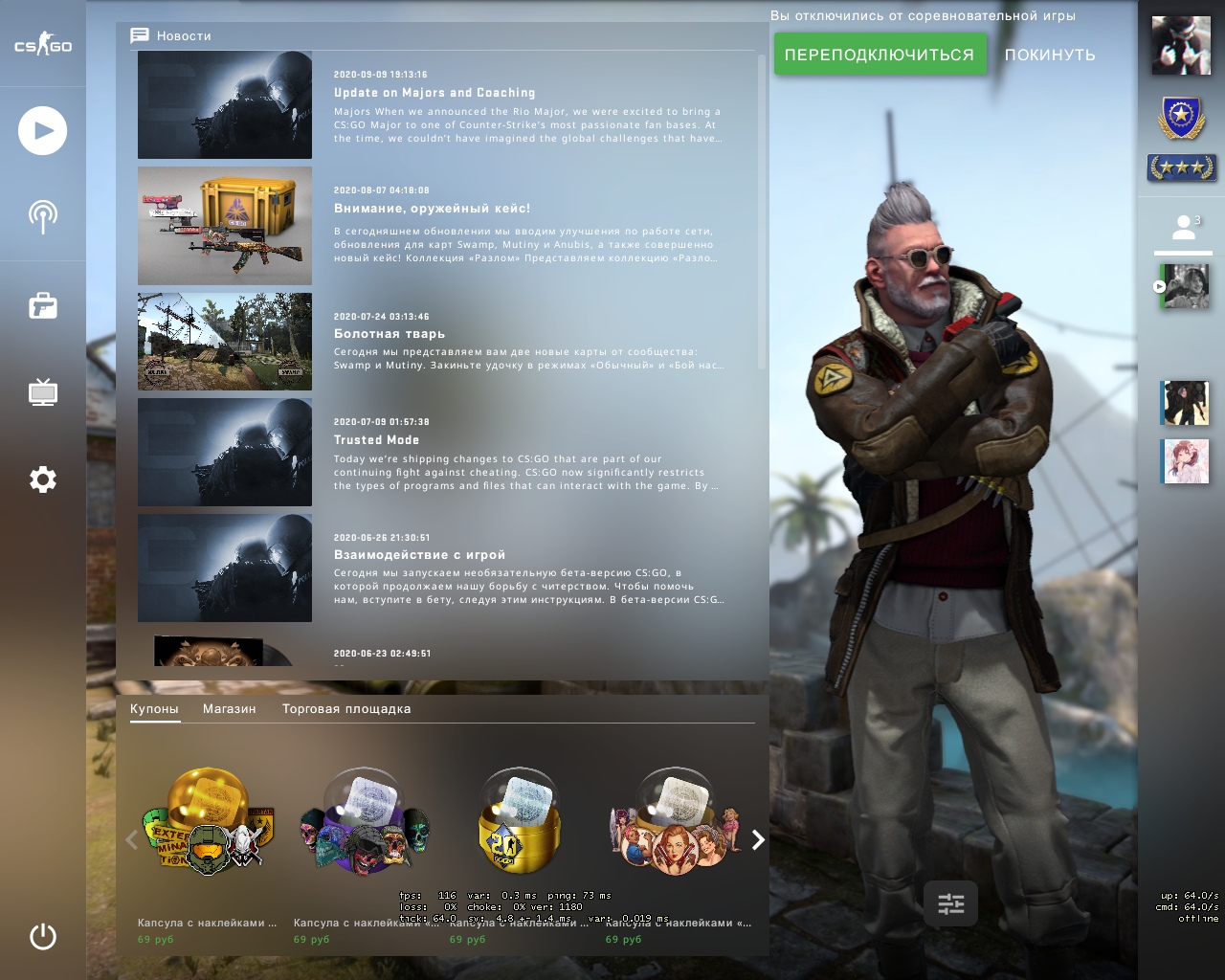Open the settings gear icon
Image resolution: width=1225 pixels, height=980 pixels.
point(42,479)
